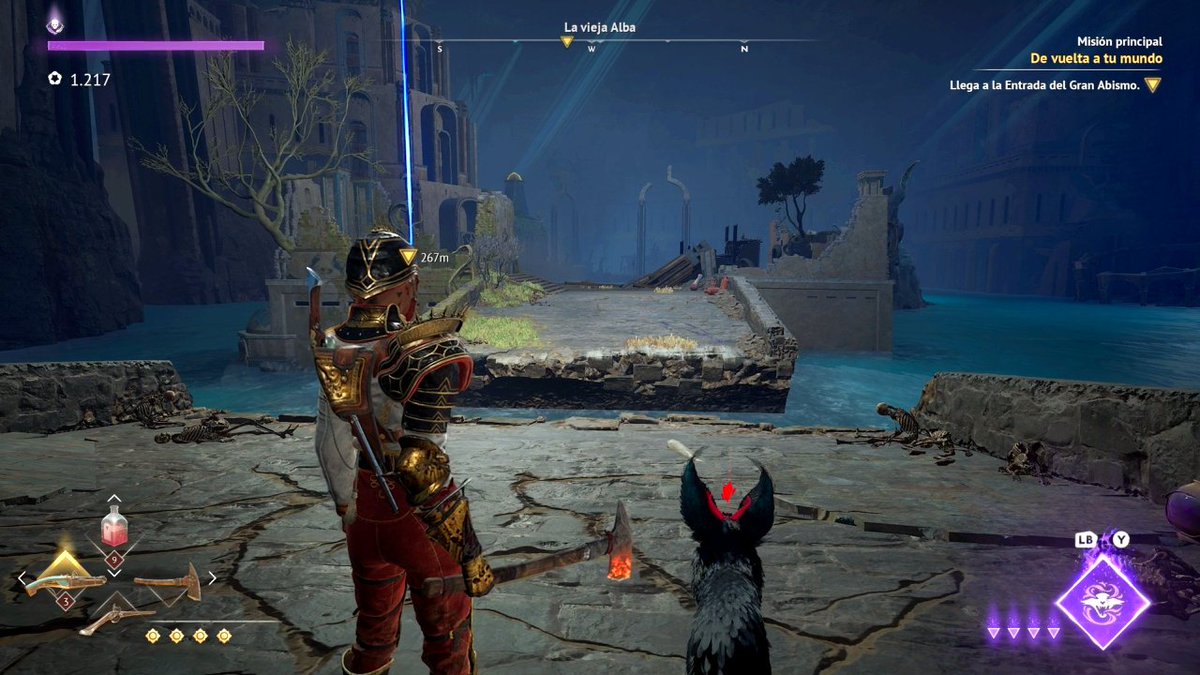Select the yellow objective marker on the compass
1200x675 pixels.
[567, 42]
